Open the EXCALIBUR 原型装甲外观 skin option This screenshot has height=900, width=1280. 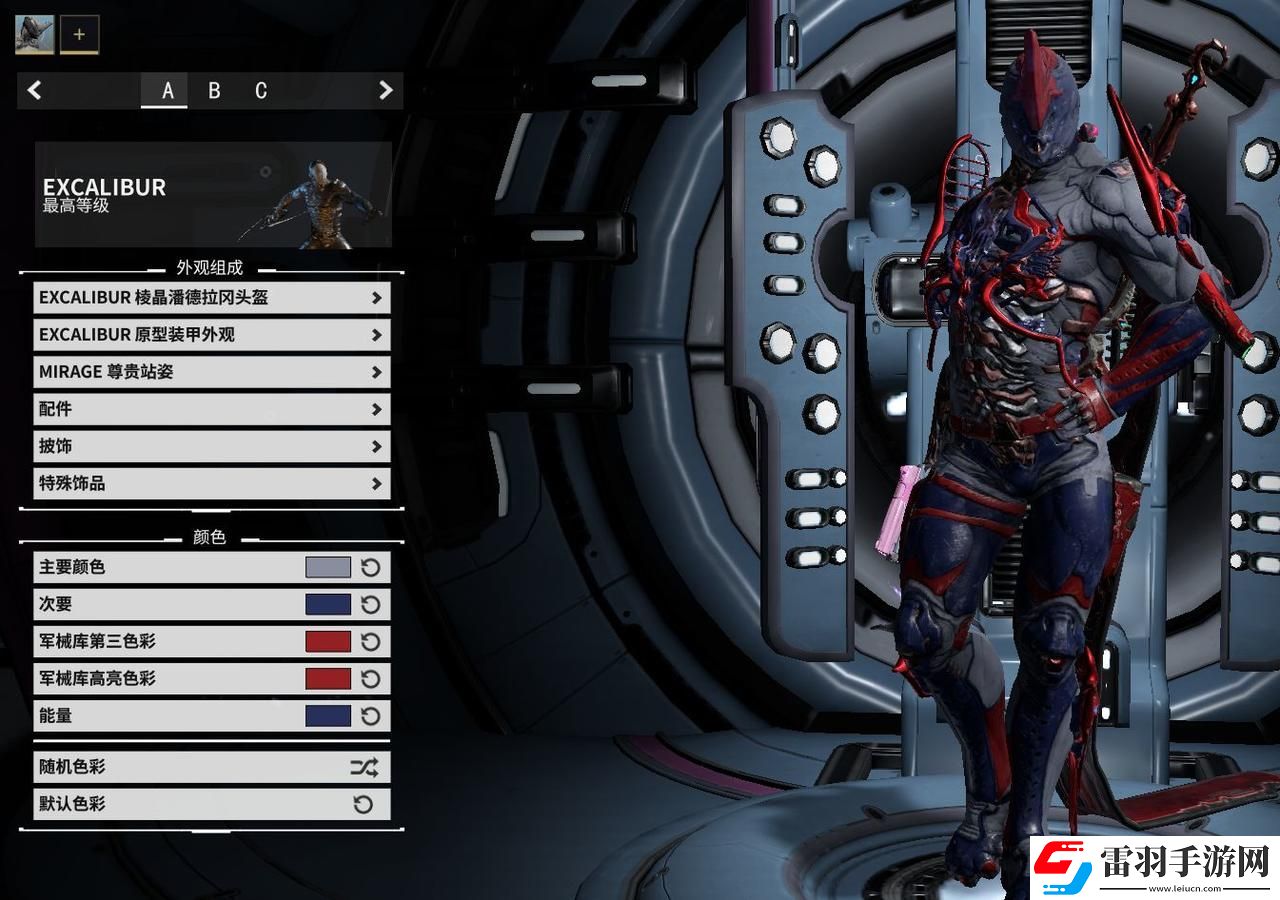click(211, 335)
